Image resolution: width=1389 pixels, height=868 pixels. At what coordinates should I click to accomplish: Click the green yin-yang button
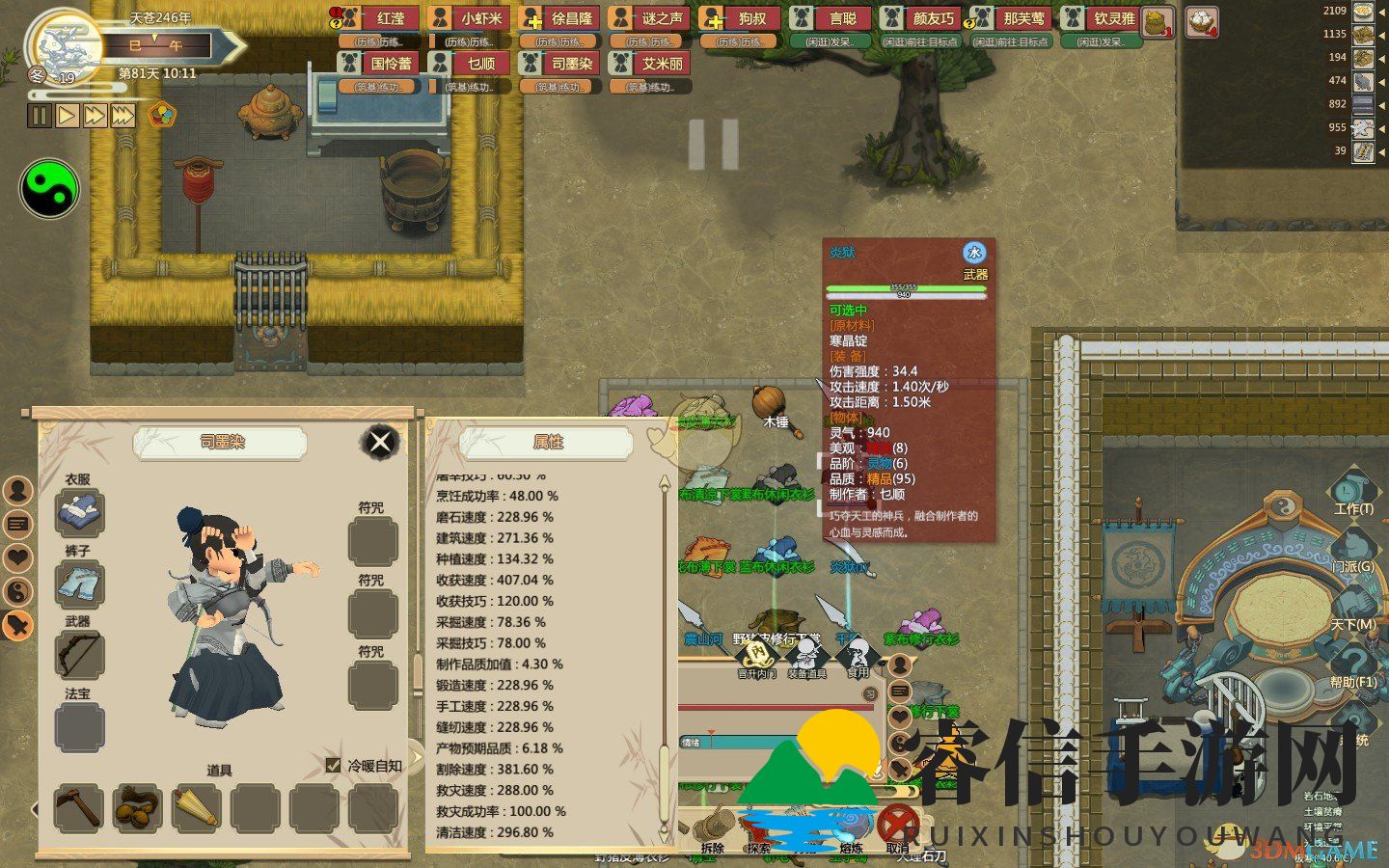[49, 189]
